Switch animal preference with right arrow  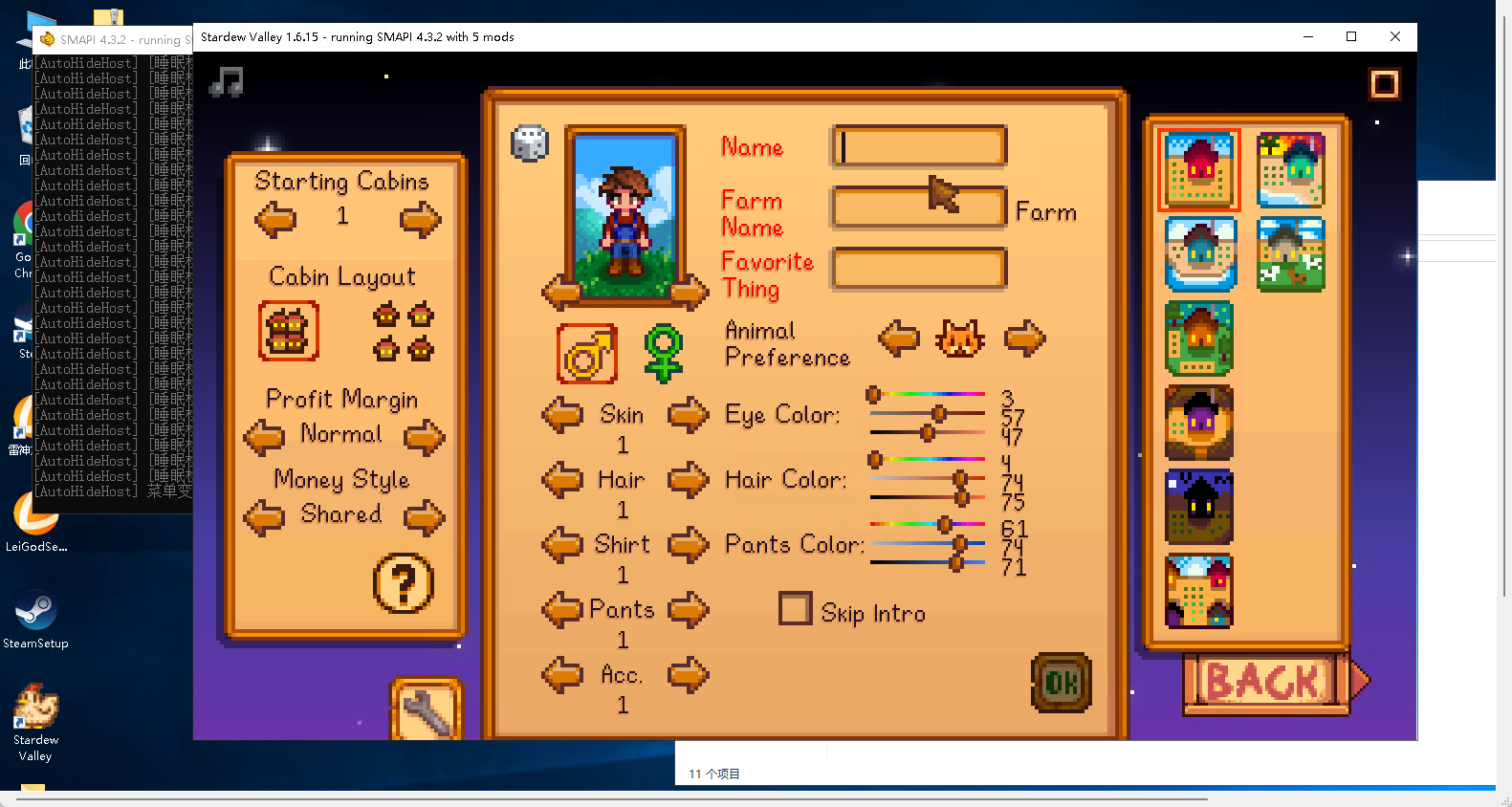(x=1024, y=338)
